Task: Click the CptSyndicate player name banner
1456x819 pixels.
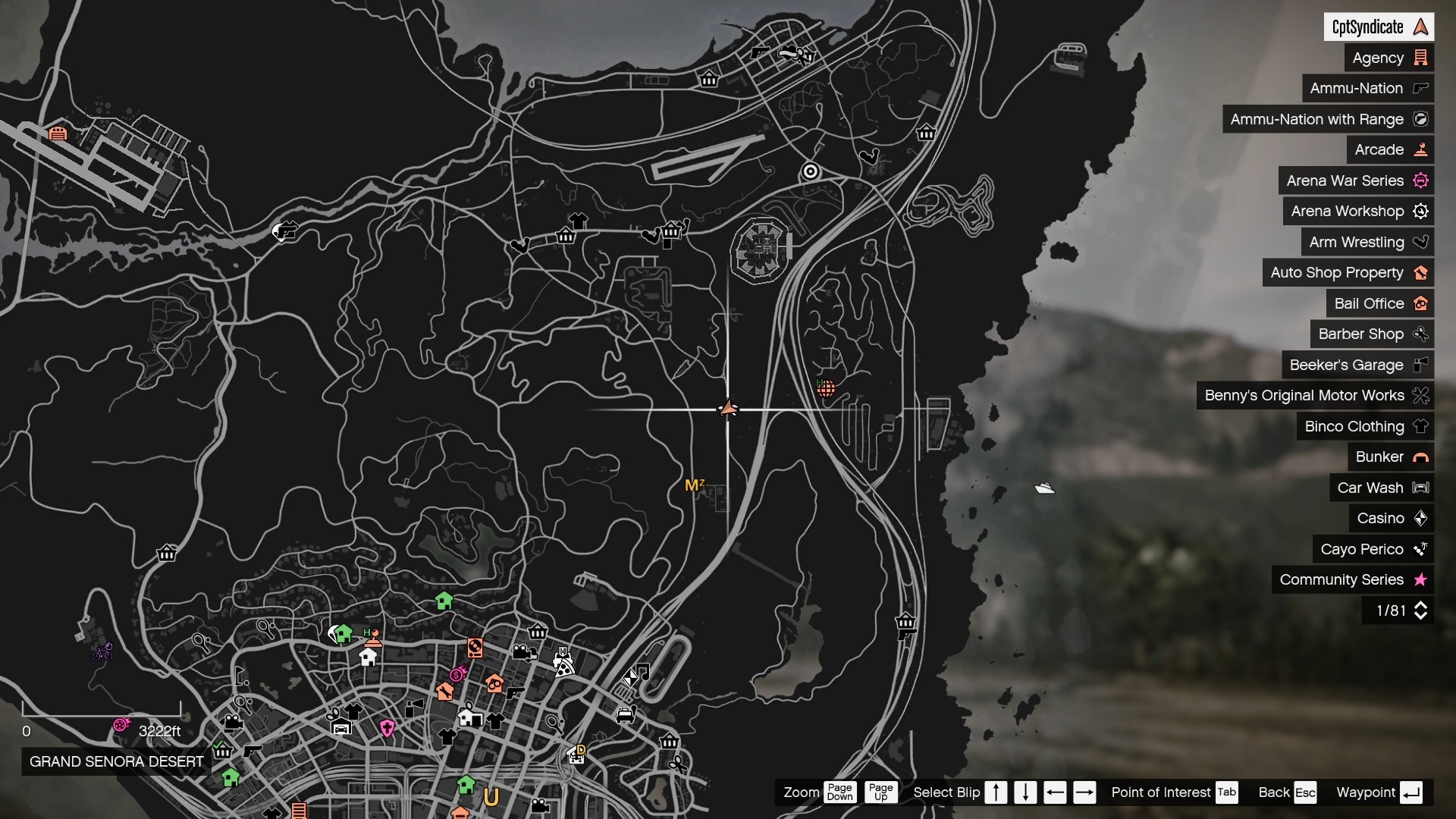Action: 1380,27
